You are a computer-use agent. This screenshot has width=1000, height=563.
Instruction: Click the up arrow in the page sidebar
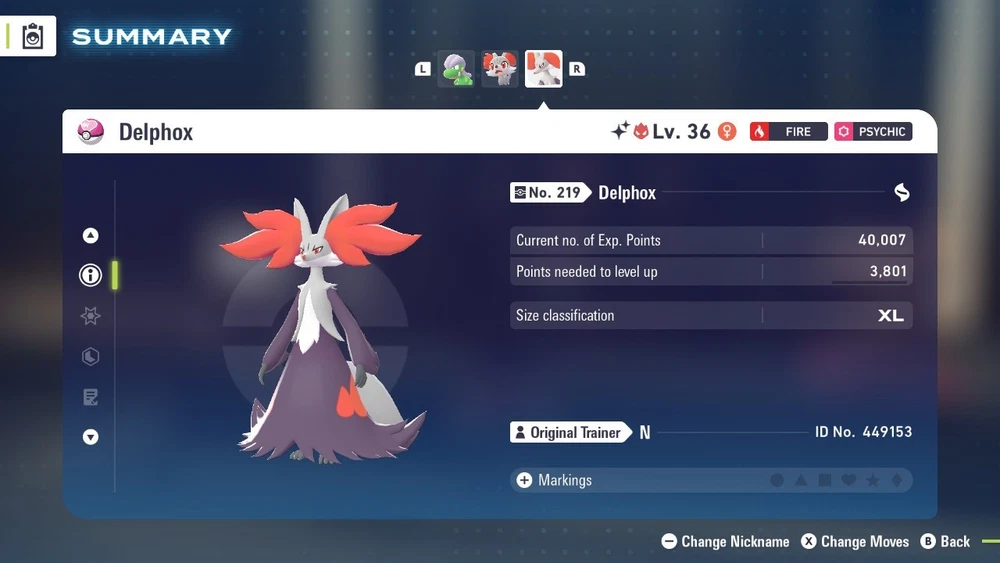(x=91, y=236)
